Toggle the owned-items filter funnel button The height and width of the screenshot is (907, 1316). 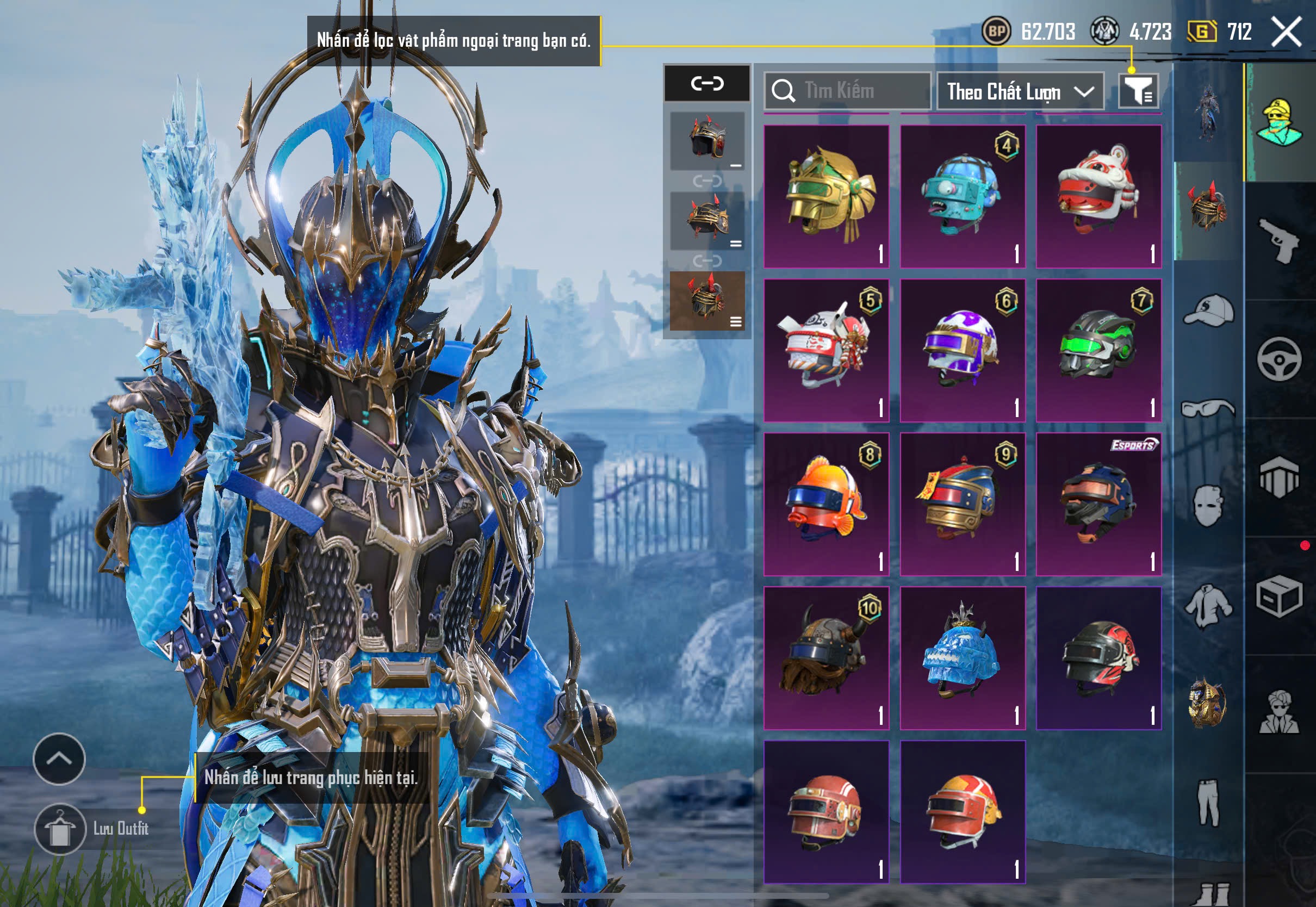[1138, 90]
